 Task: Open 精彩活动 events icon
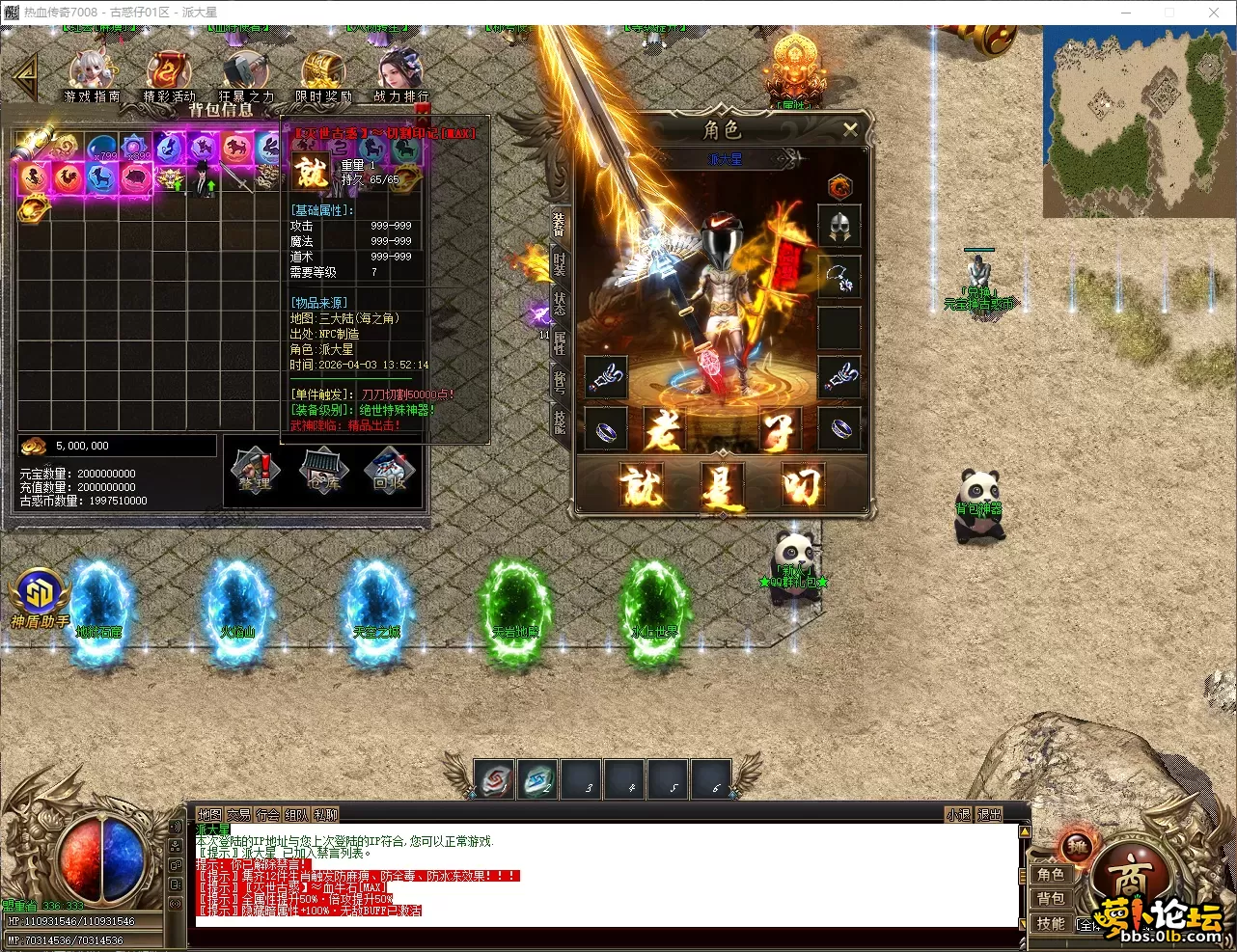click(169, 75)
